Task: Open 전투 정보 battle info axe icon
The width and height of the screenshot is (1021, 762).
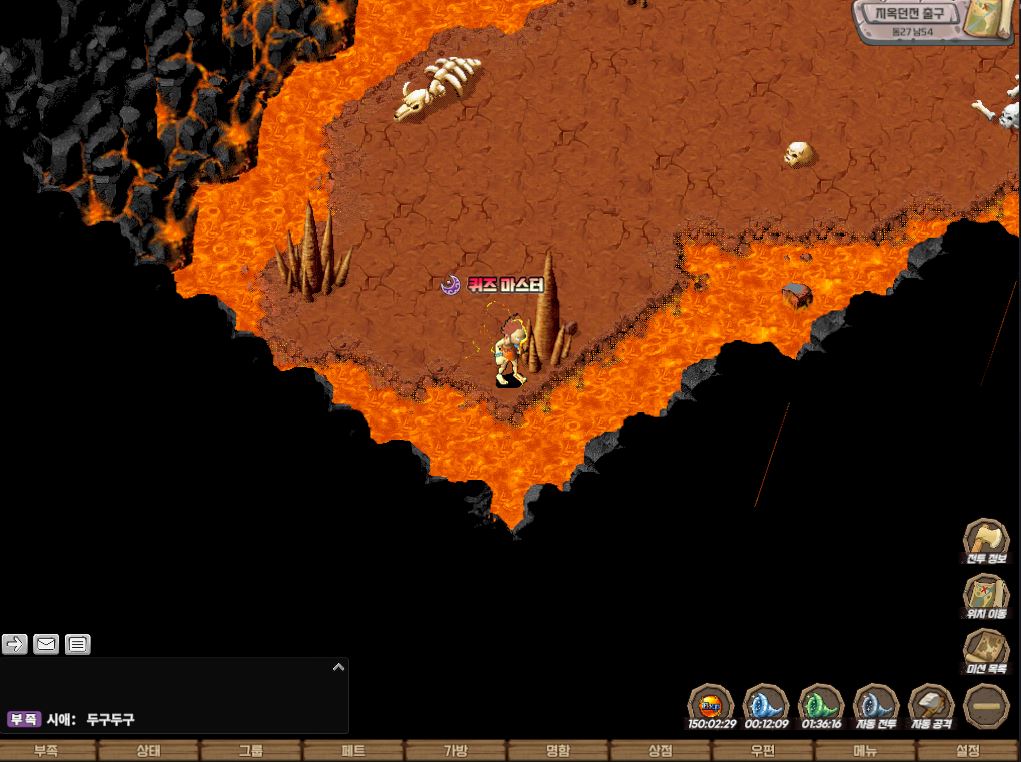Action: 986,538
